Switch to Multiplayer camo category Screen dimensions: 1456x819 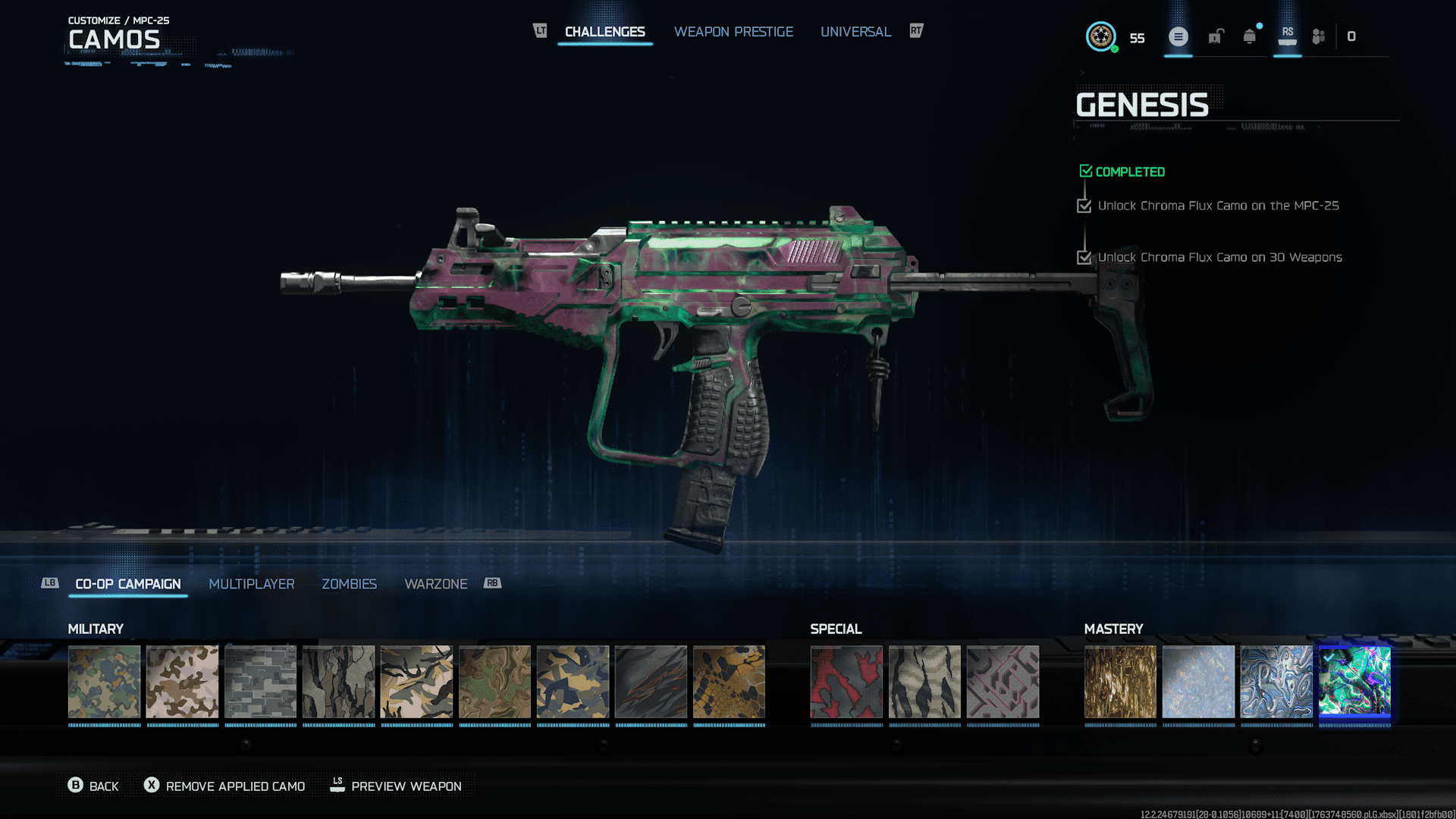point(252,584)
